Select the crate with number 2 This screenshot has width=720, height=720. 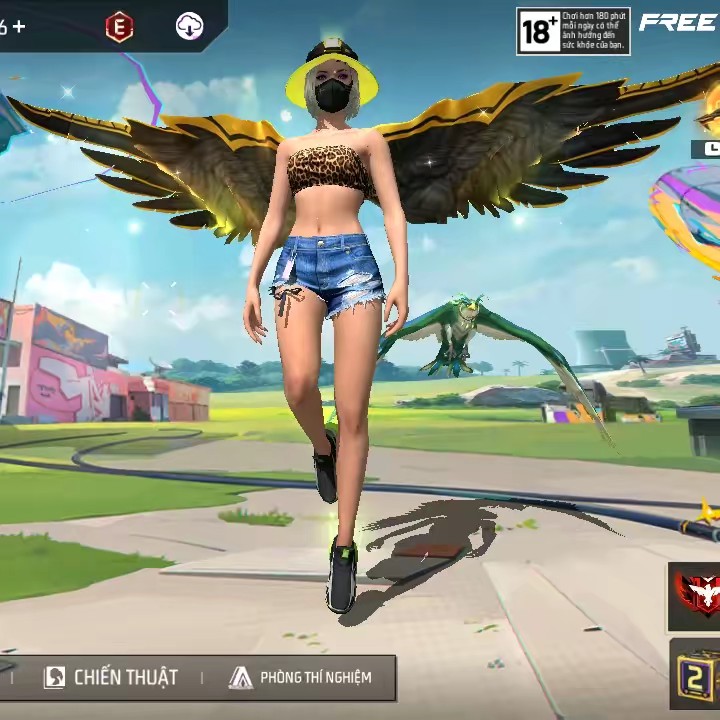[x=697, y=676]
